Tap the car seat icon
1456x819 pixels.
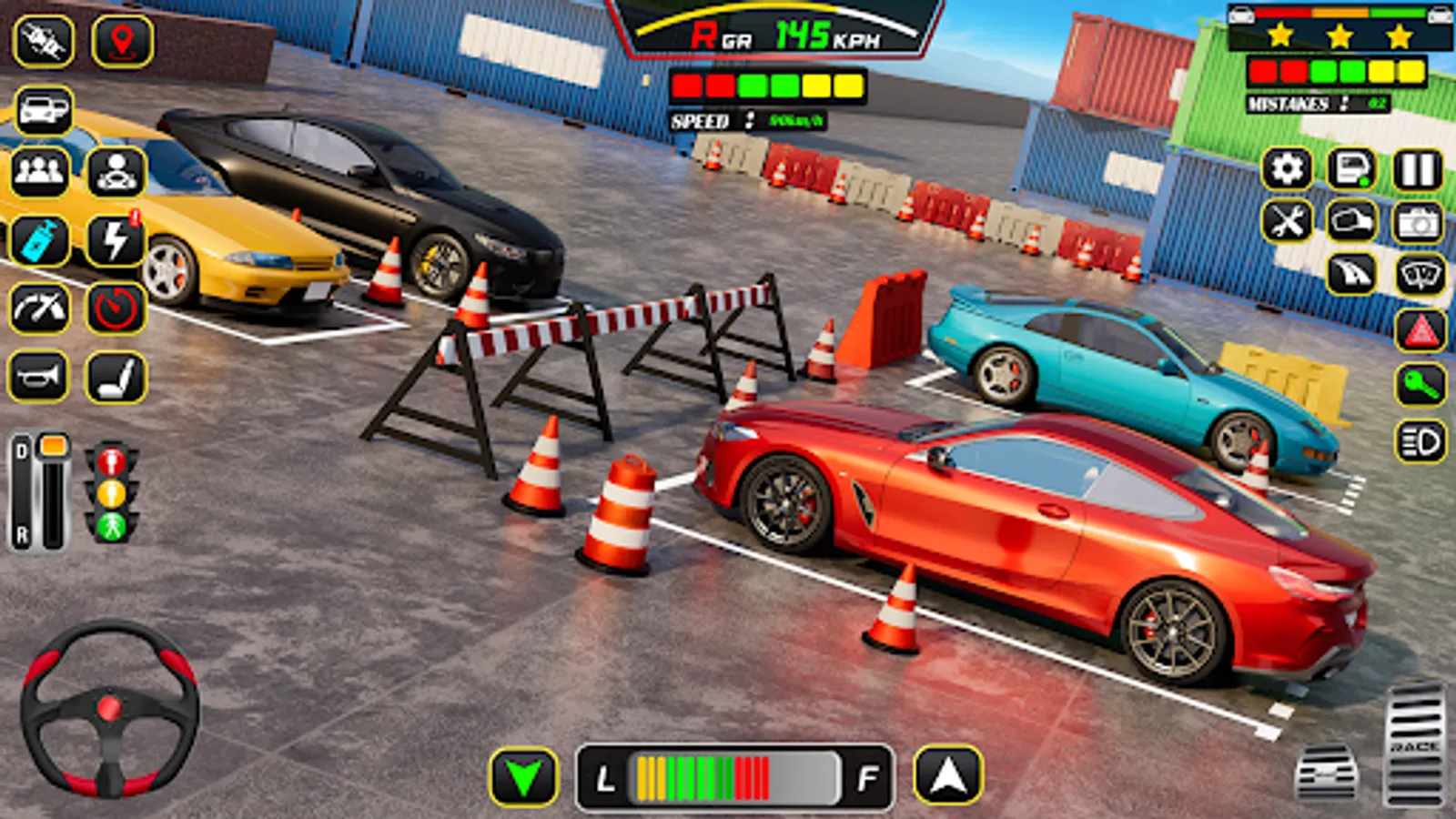116,377
